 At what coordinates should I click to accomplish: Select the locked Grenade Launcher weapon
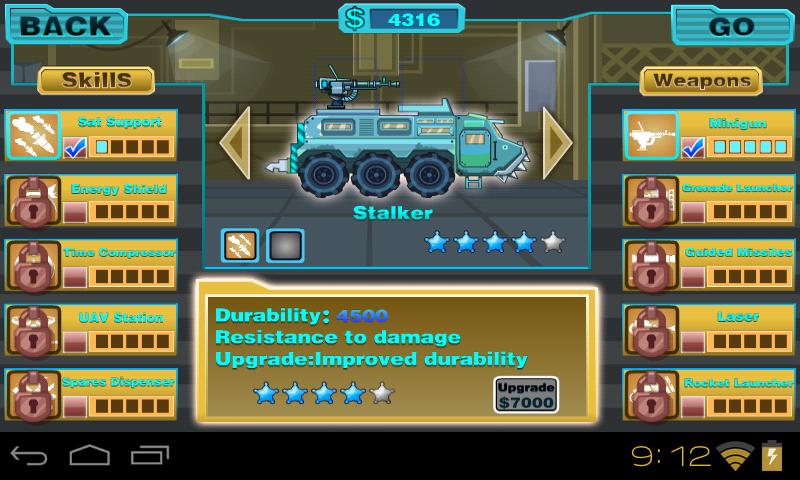pyautogui.click(x=650, y=200)
